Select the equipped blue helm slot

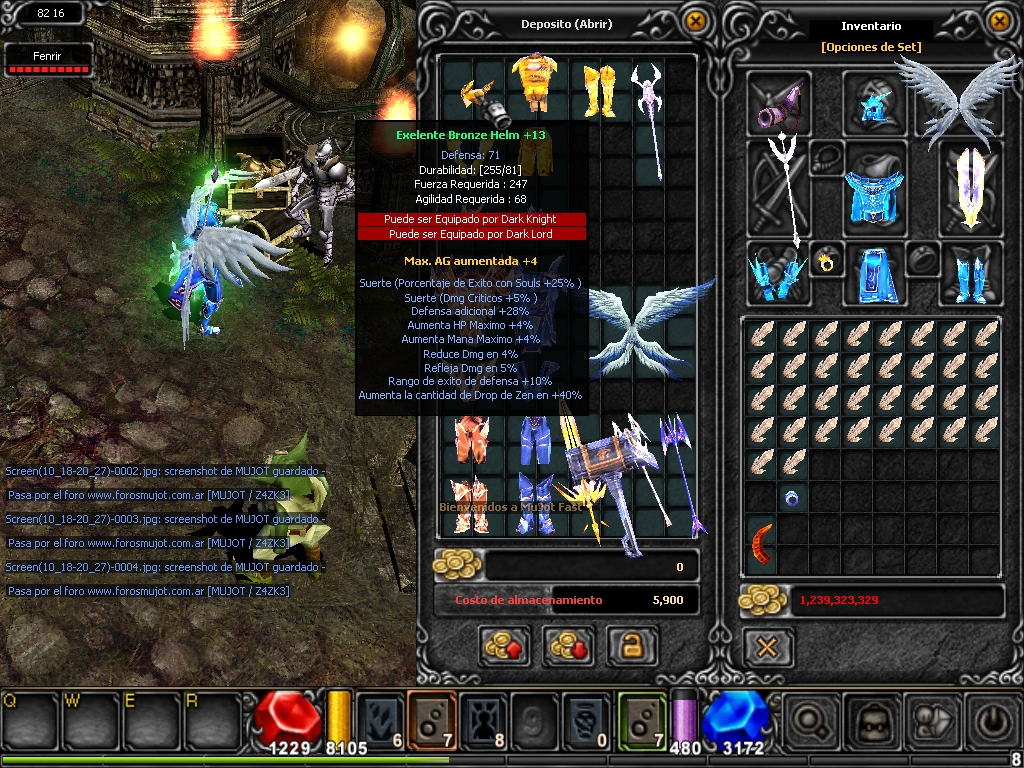tap(875, 103)
